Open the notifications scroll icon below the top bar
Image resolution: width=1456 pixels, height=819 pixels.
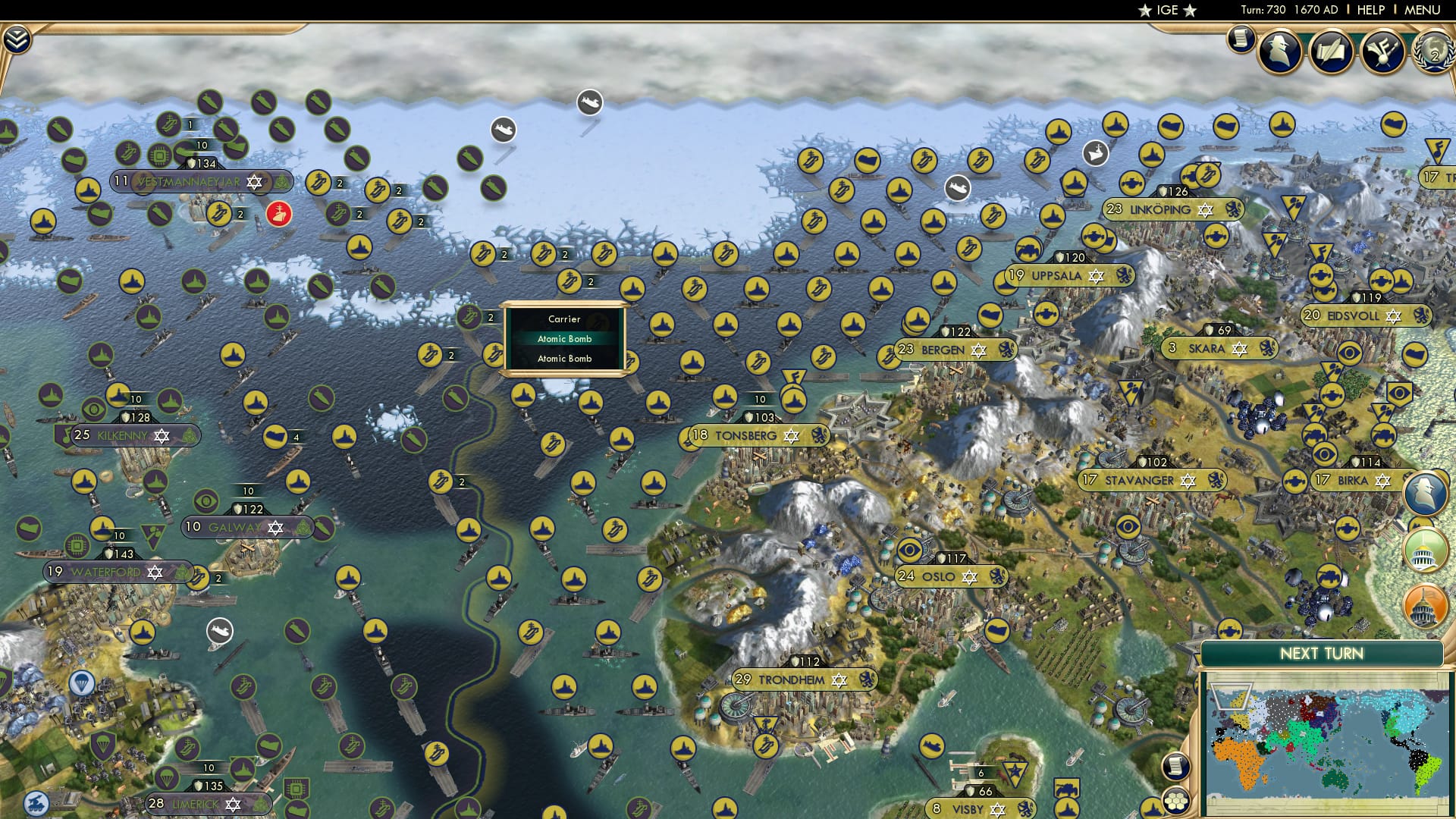point(1241,42)
